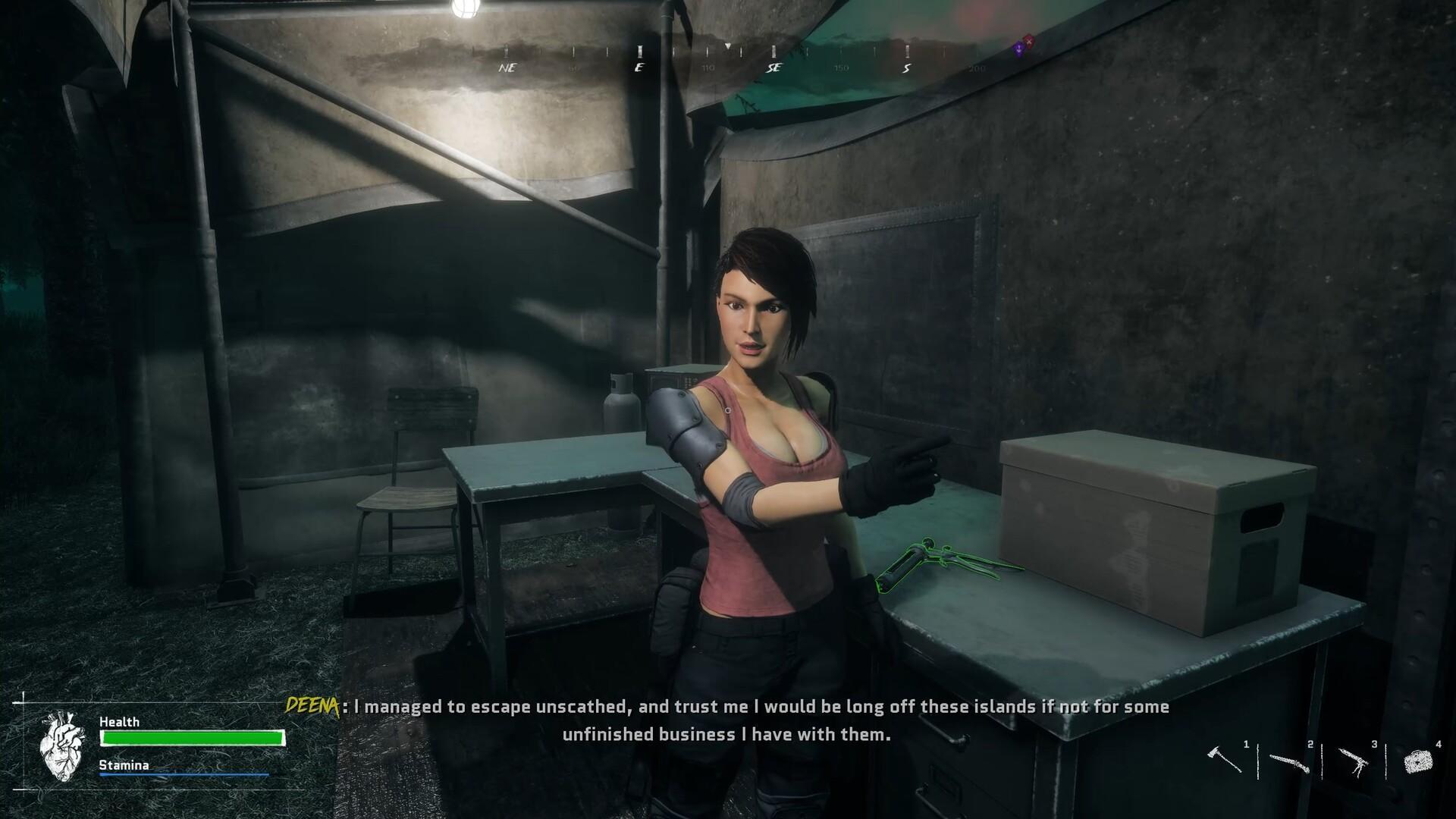The width and height of the screenshot is (1456, 819).
Task: Choose the caulking-gun tool in slot 3
Action: point(1353,761)
